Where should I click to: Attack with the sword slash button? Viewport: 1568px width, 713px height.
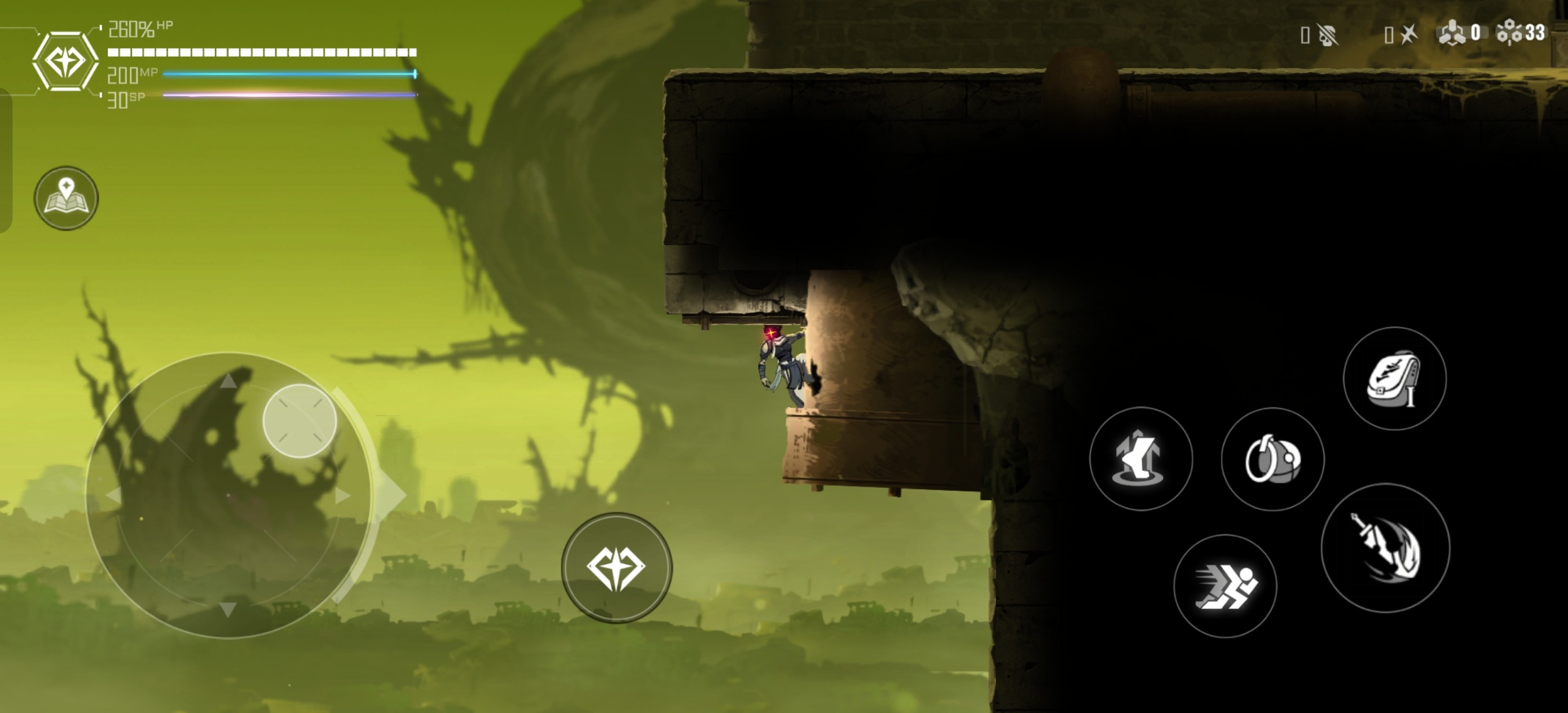tap(1385, 547)
